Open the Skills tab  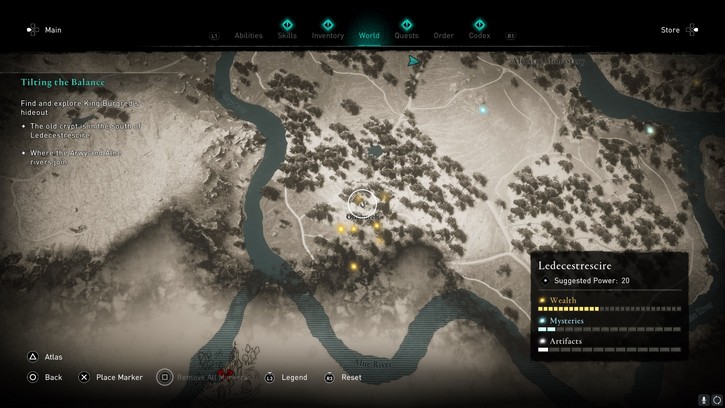[x=287, y=35]
